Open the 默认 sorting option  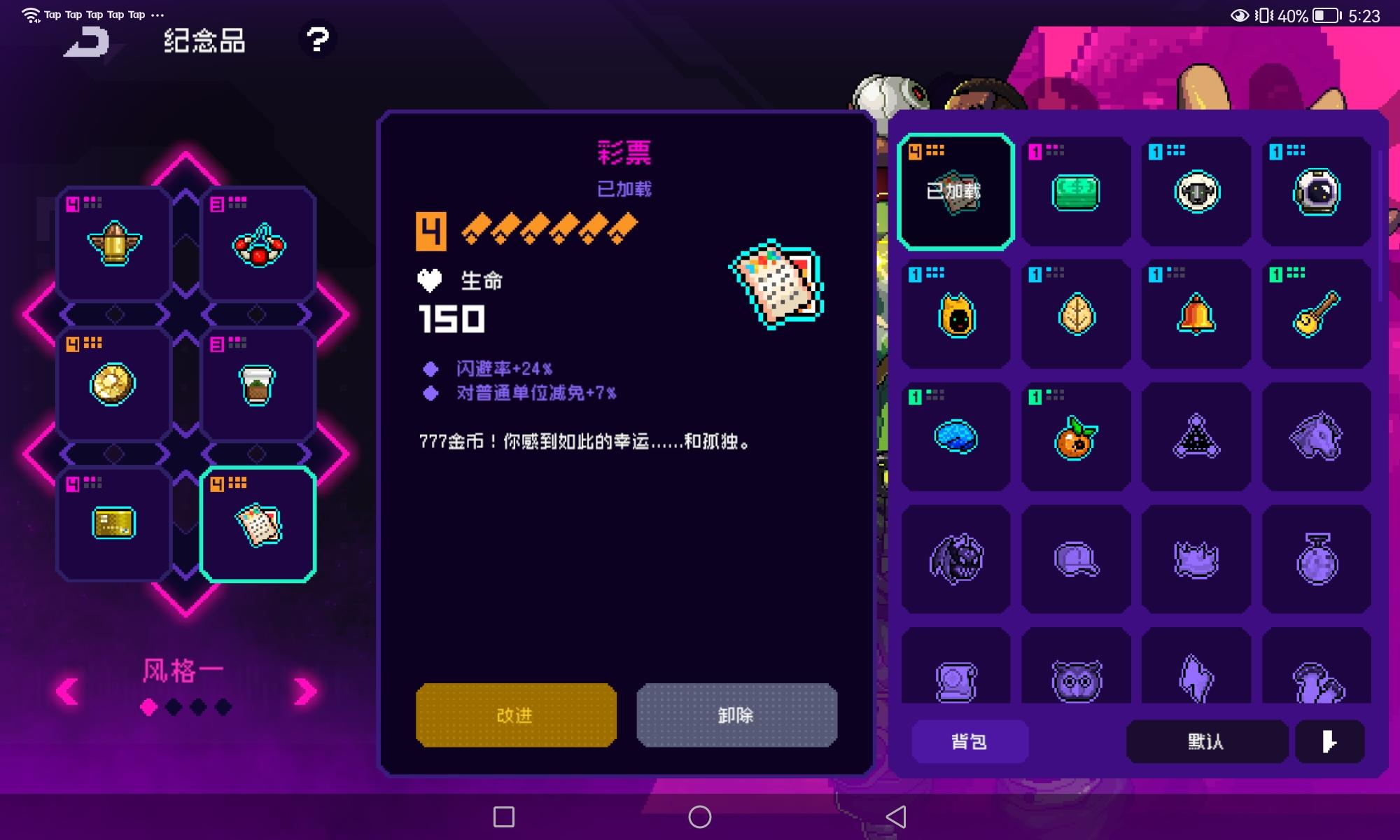pos(1207,741)
